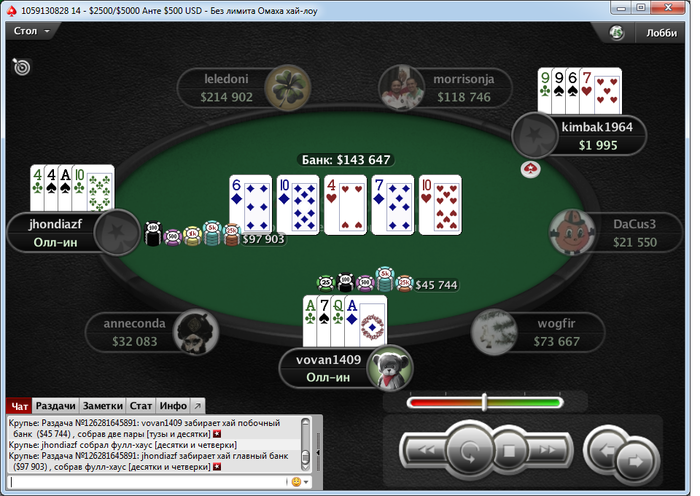
Task: Stop the hand replay
Action: tap(509, 451)
